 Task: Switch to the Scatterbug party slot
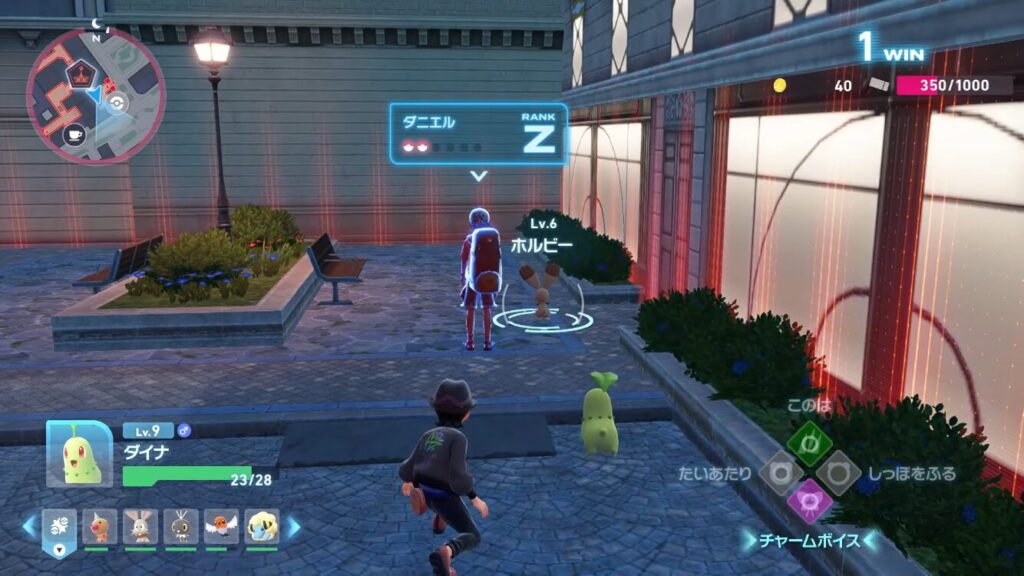pyautogui.click(x=181, y=526)
